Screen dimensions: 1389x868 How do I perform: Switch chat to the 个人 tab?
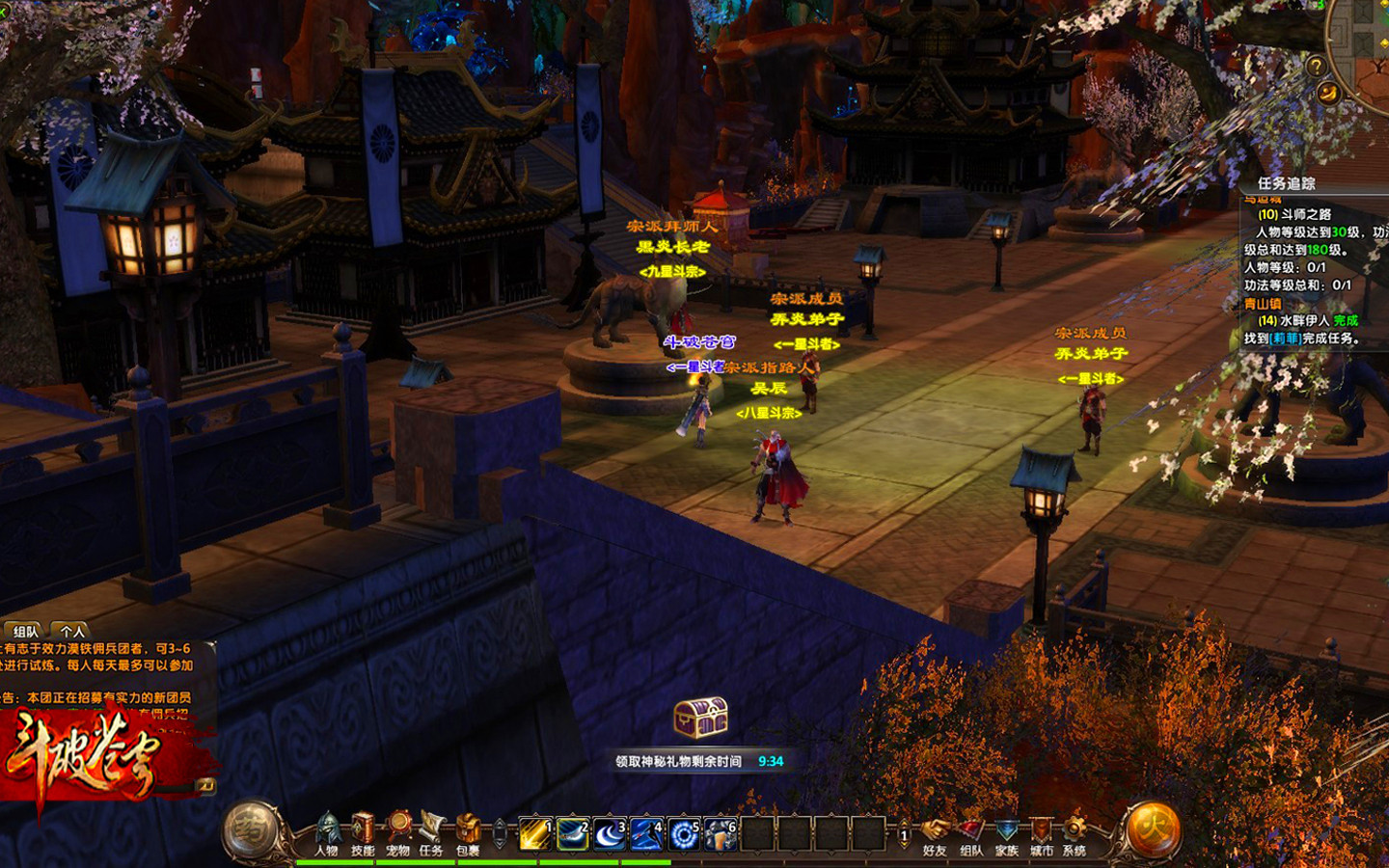tap(73, 632)
